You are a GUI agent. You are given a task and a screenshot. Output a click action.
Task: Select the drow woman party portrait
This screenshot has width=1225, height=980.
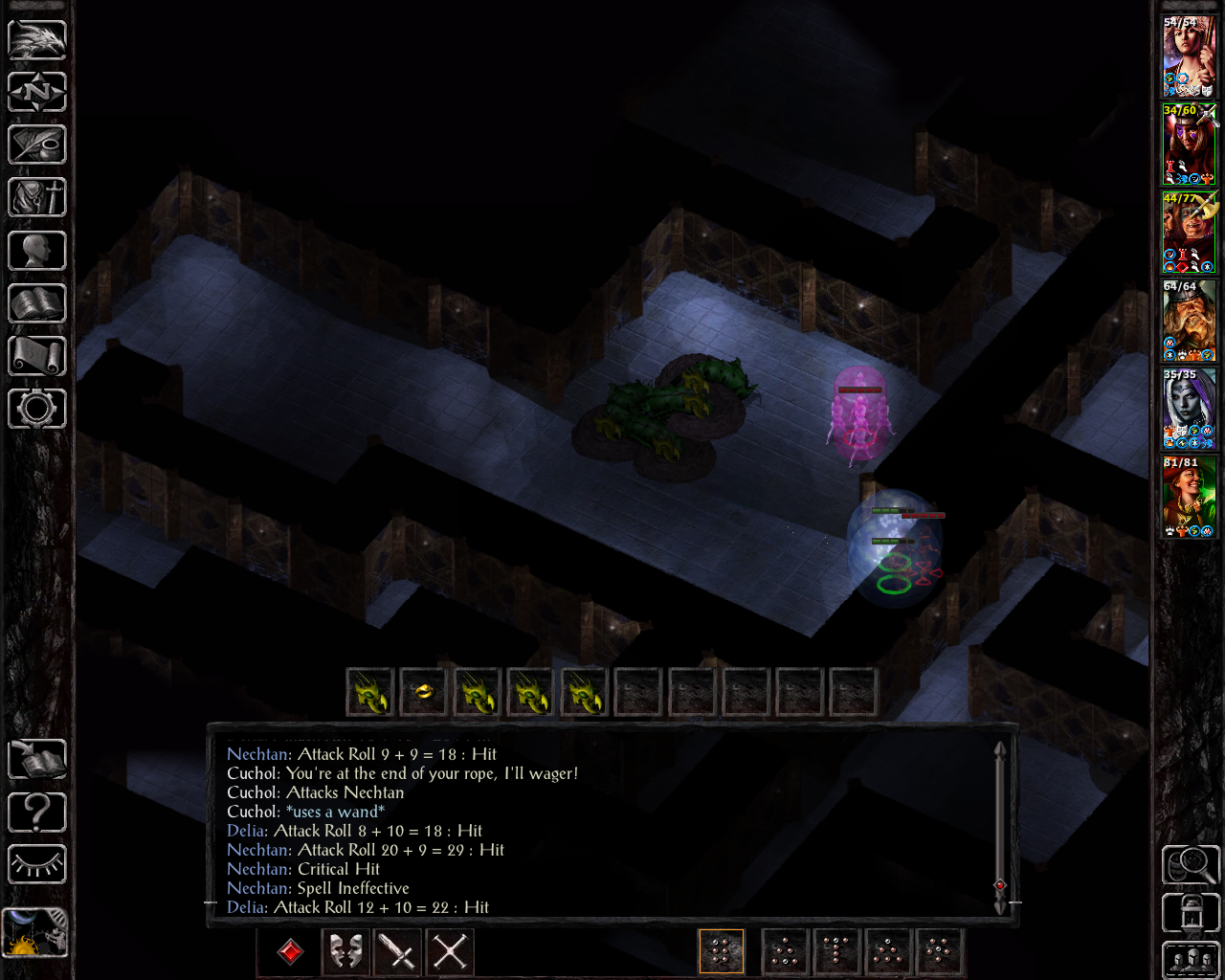point(1189,410)
